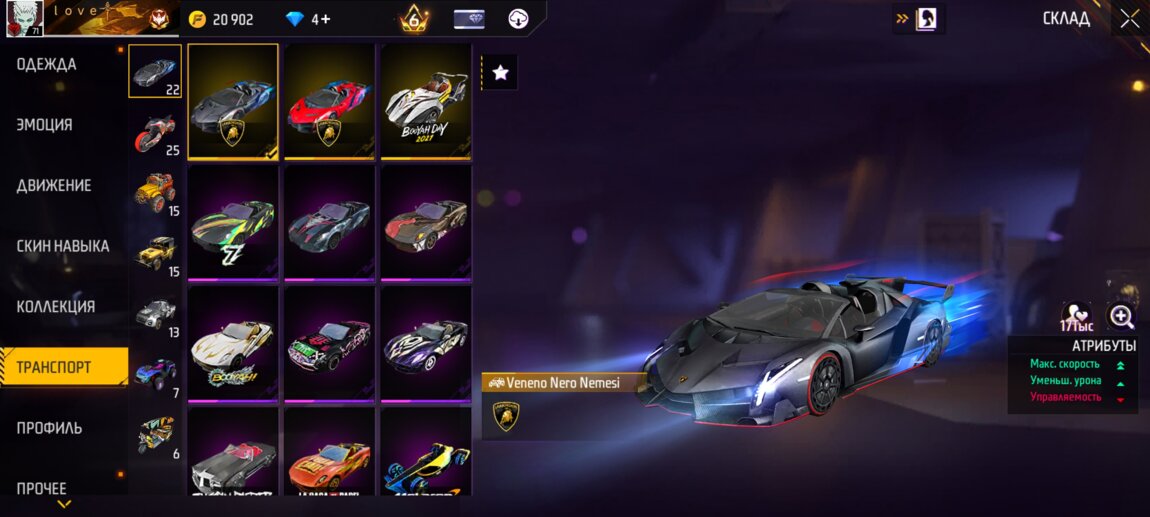Image resolution: width=1150 pixels, height=517 pixels.
Task: Add diamonds via the diamond counter
Action: point(308,19)
